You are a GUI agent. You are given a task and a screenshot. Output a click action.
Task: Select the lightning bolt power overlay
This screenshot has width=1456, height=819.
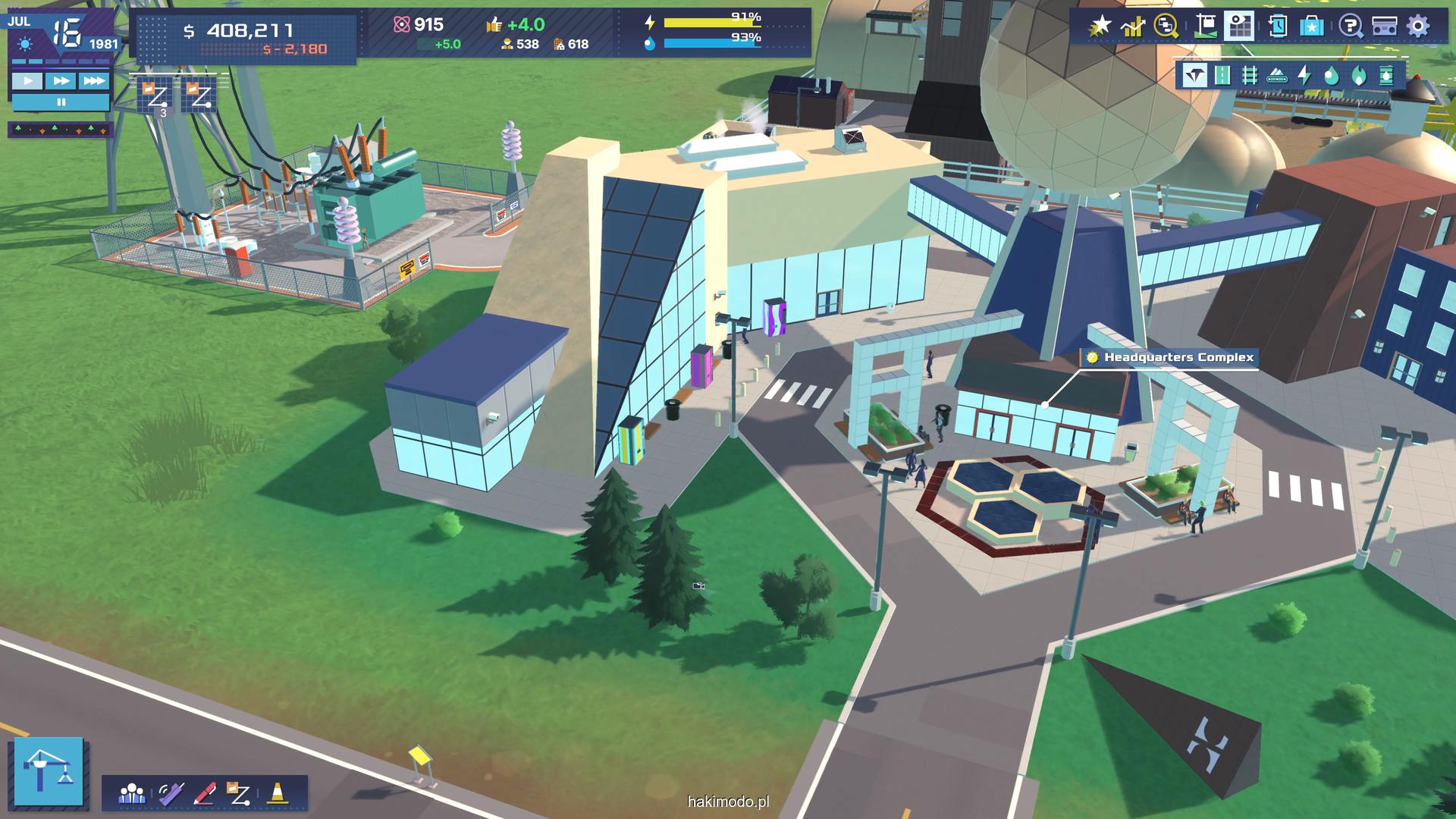(1304, 75)
